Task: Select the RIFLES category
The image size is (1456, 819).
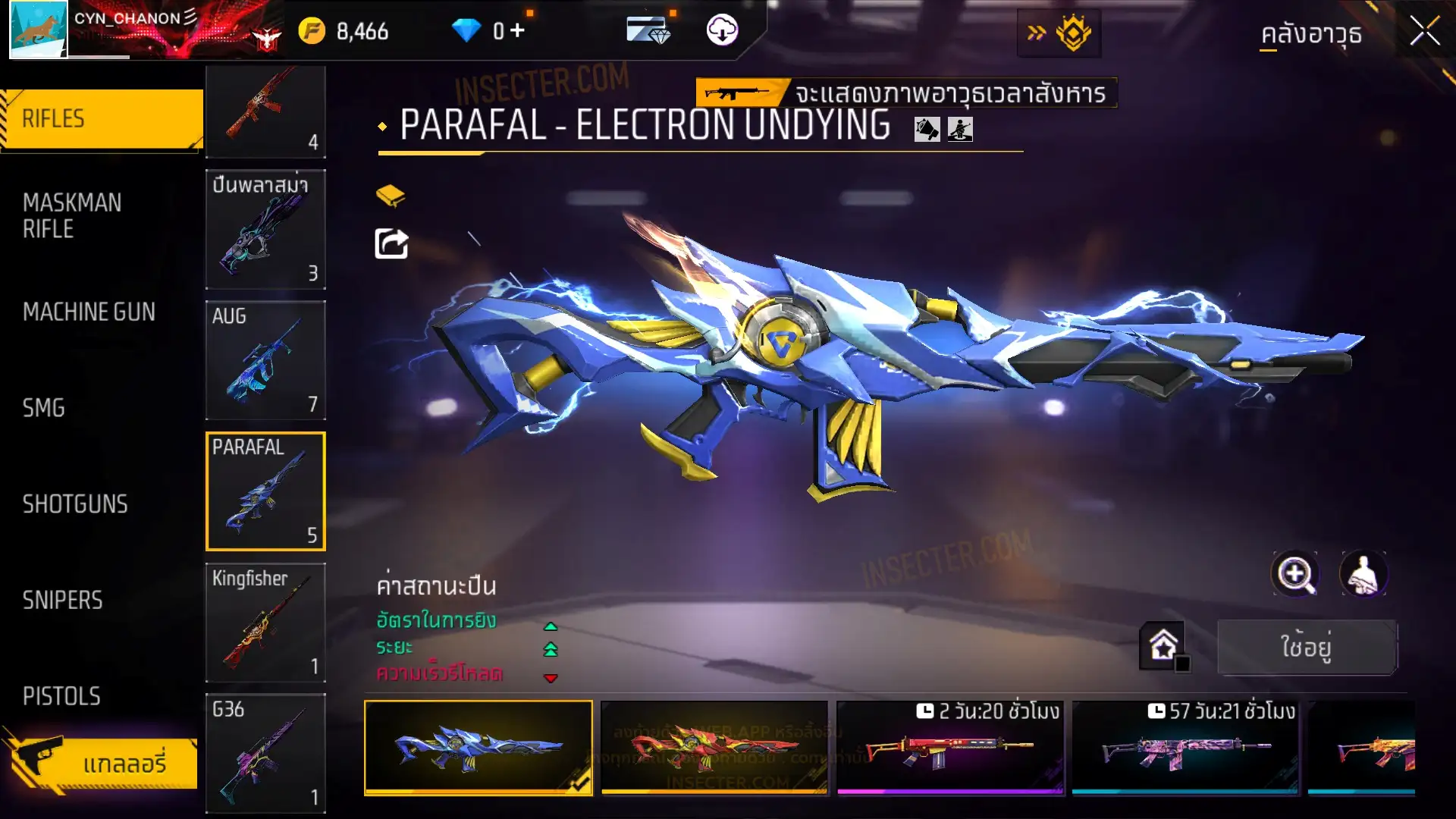Action: pos(102,119)
